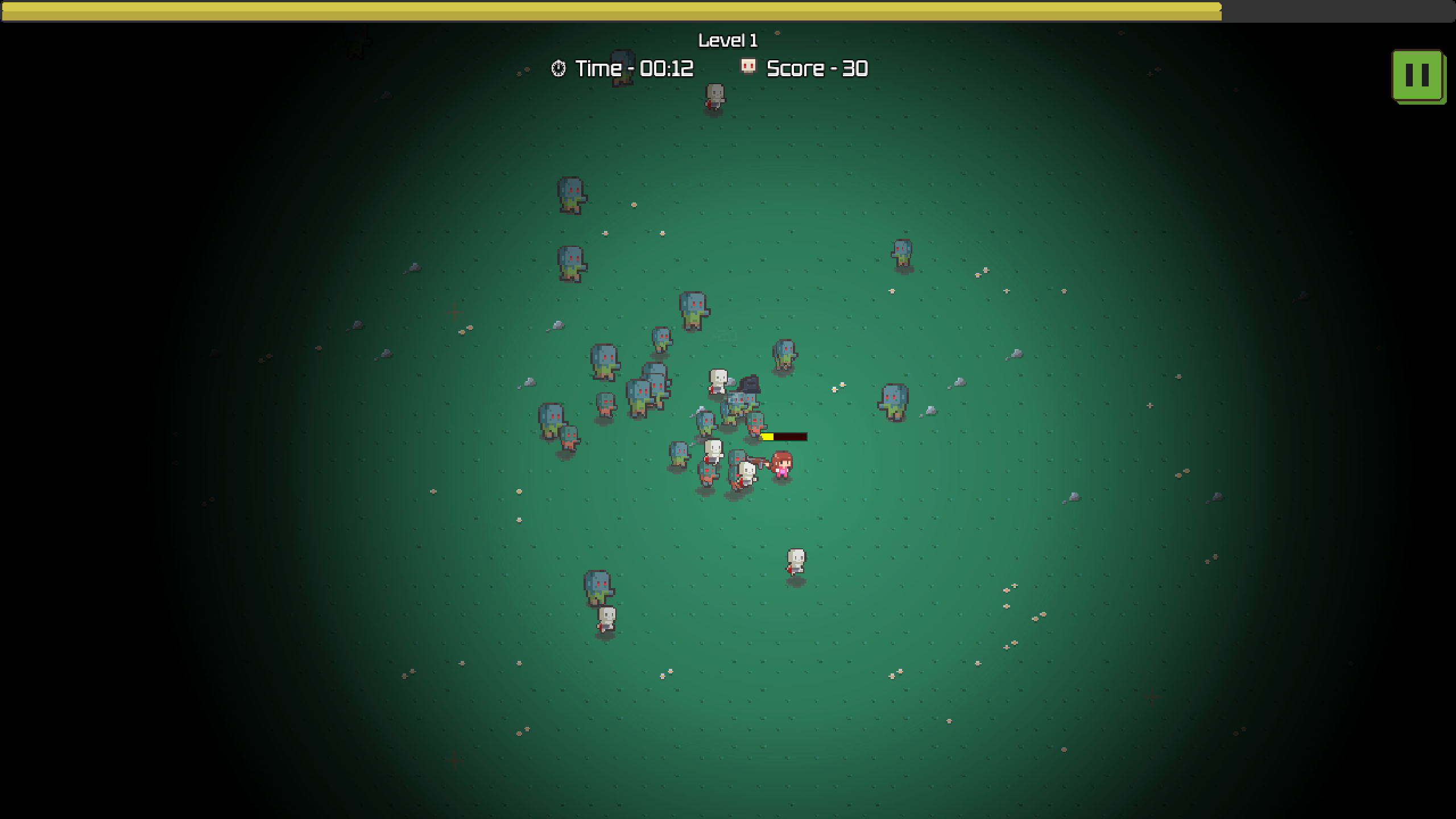The width and height of the screenshot is (1456, 819).
Task: Click the Level 1 heading
Action: [728, 40]
